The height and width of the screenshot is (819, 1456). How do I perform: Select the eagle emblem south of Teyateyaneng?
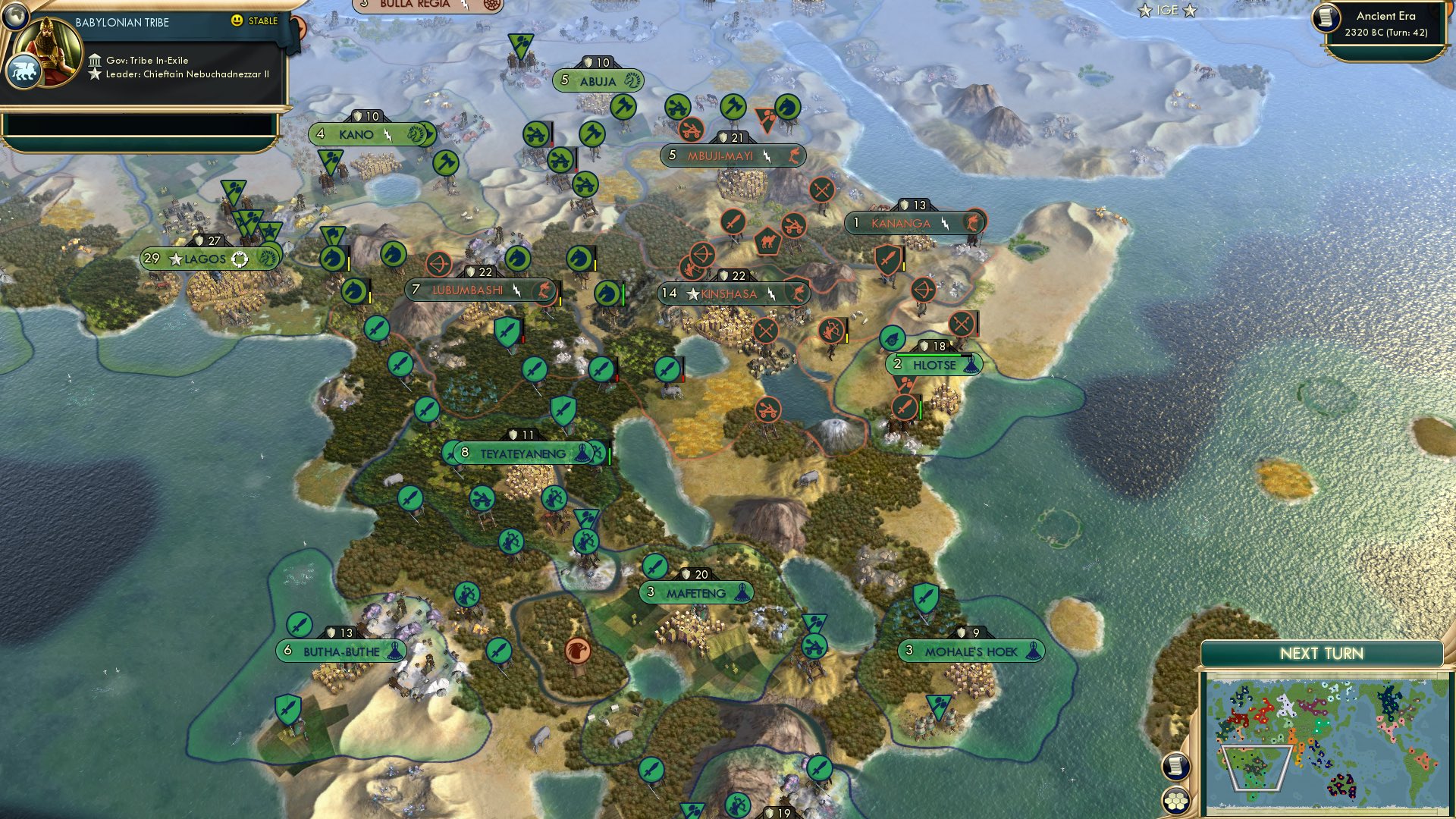pyautogui.click(x=577, y=650)
